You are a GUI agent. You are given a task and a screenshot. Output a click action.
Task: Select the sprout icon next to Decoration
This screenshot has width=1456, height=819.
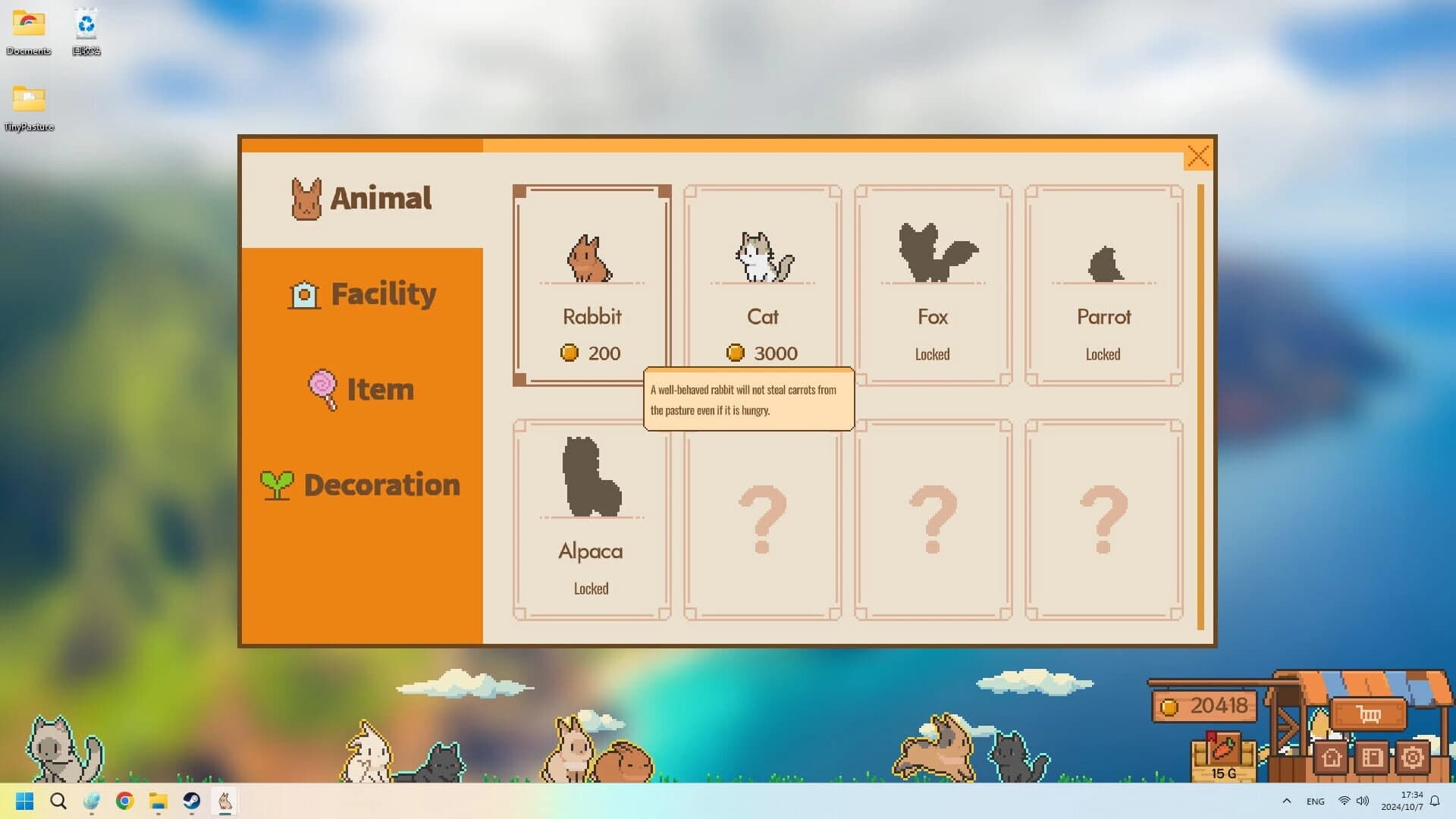pos(276,484)
